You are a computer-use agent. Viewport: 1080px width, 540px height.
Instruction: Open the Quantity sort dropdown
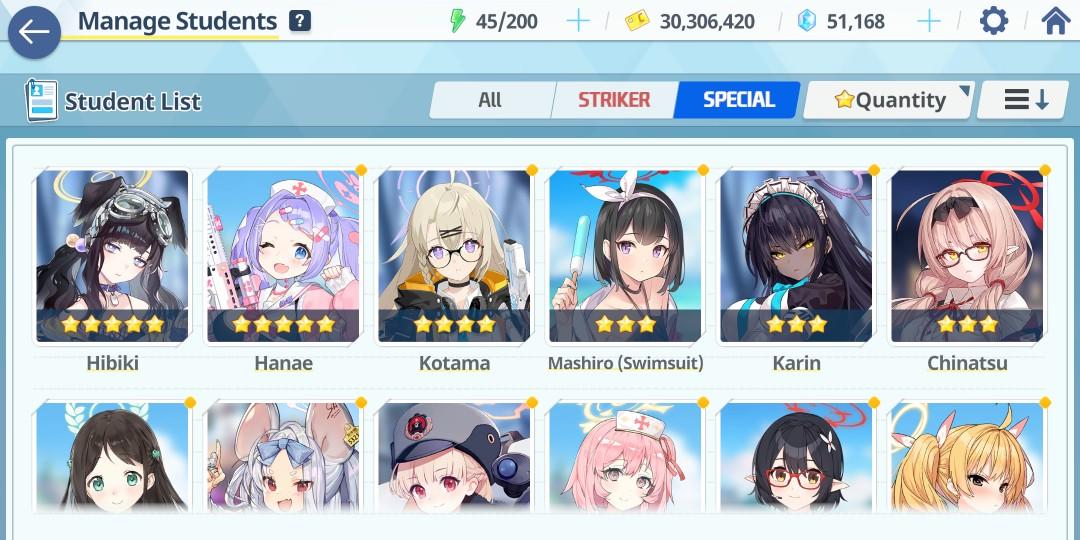[x=888, y=100]
